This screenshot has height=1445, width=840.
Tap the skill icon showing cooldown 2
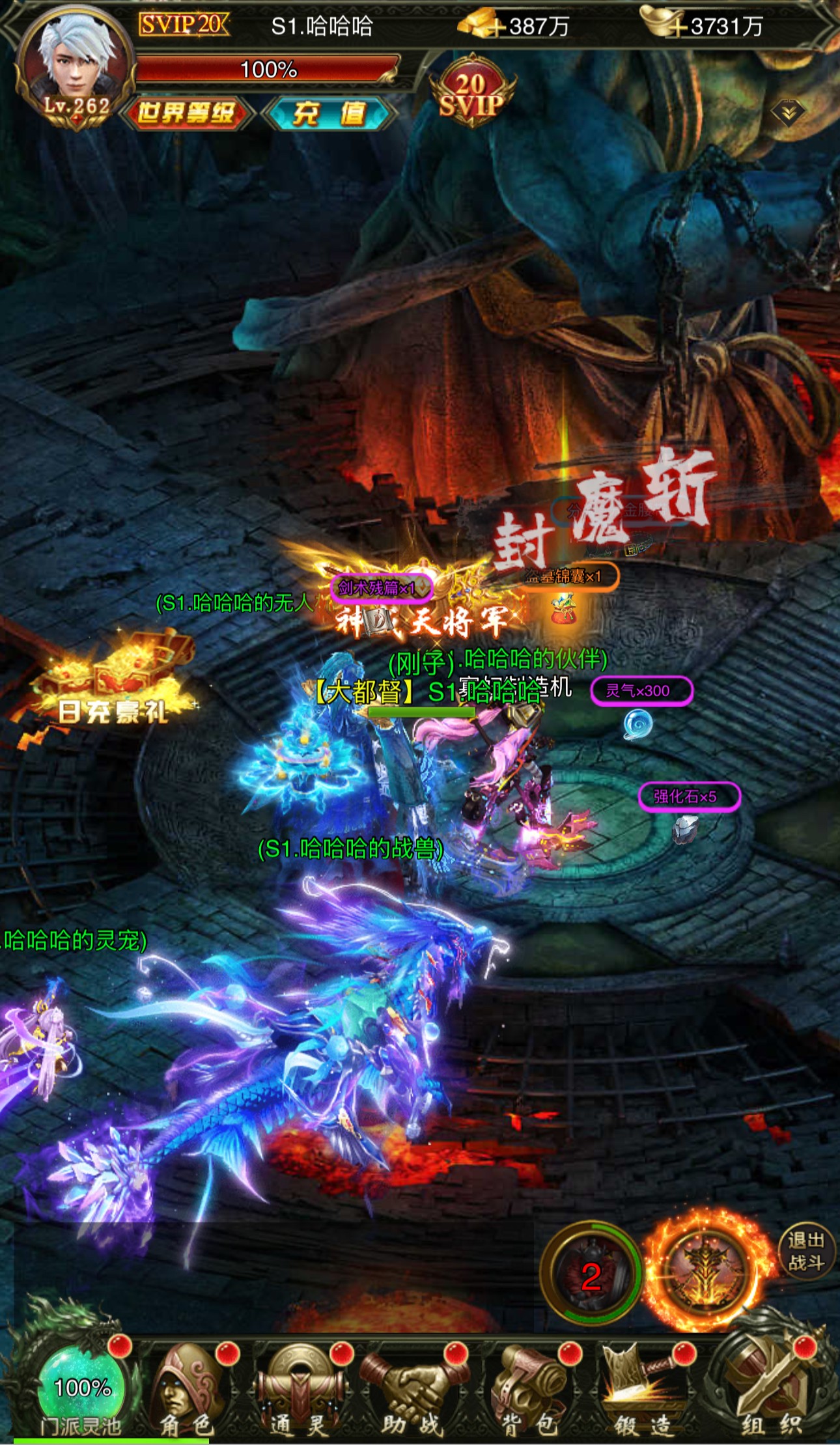(x=591, y=1274)
